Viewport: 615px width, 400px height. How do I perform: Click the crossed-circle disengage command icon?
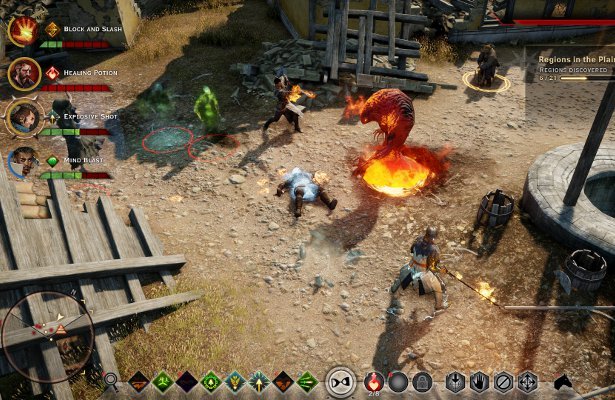click(503, 381)
